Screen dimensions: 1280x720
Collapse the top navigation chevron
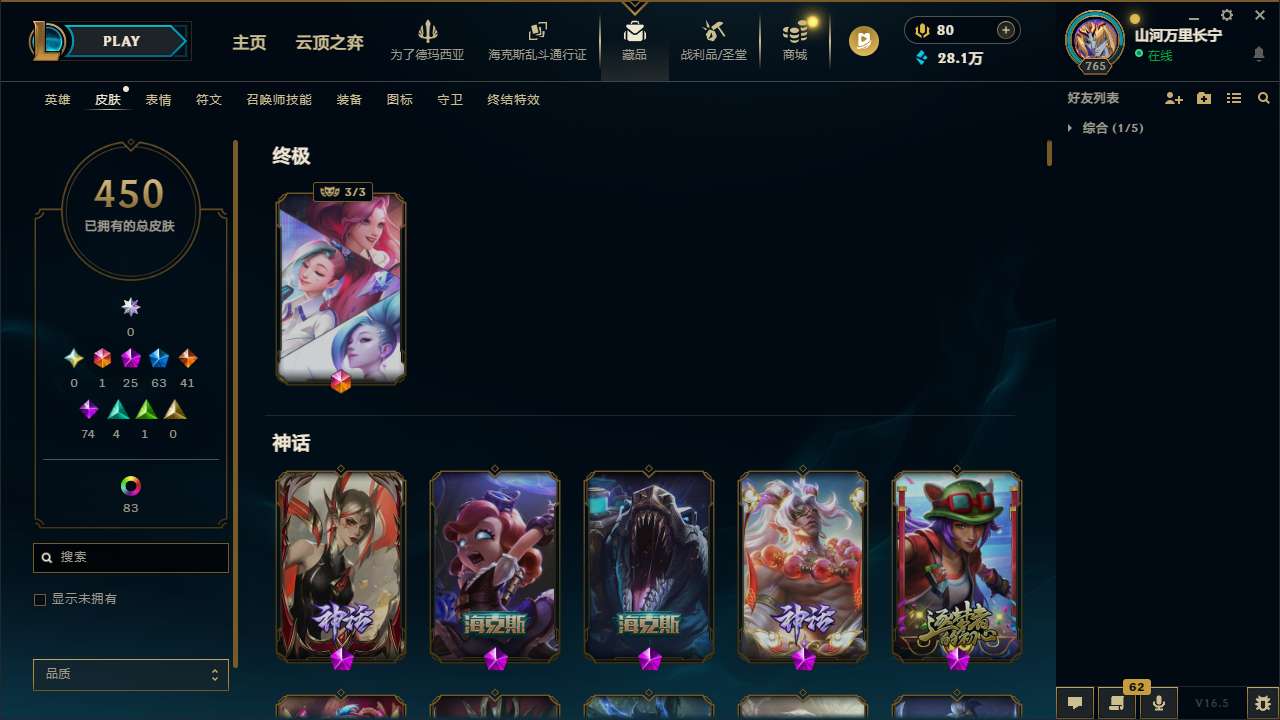[x=634, y=5]
